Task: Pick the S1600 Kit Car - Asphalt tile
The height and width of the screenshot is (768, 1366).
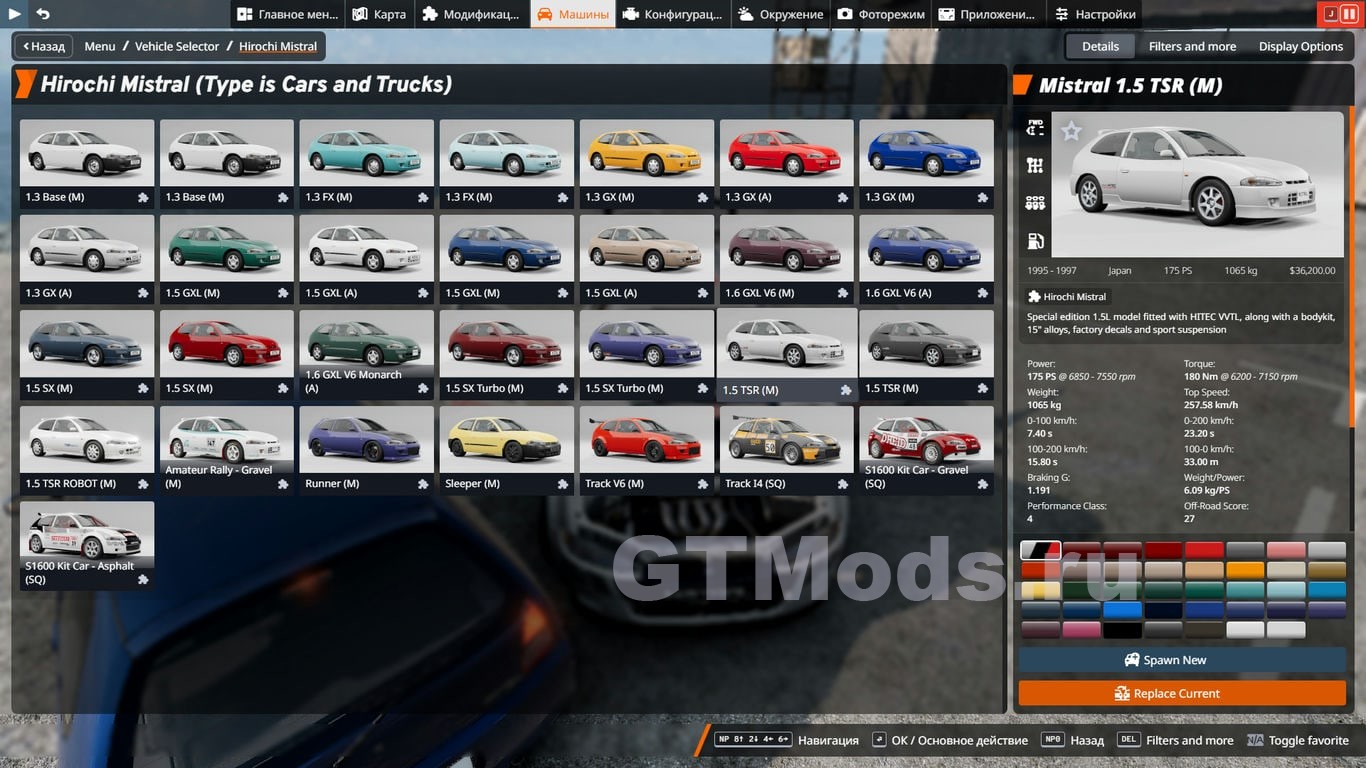Action: 87,545
